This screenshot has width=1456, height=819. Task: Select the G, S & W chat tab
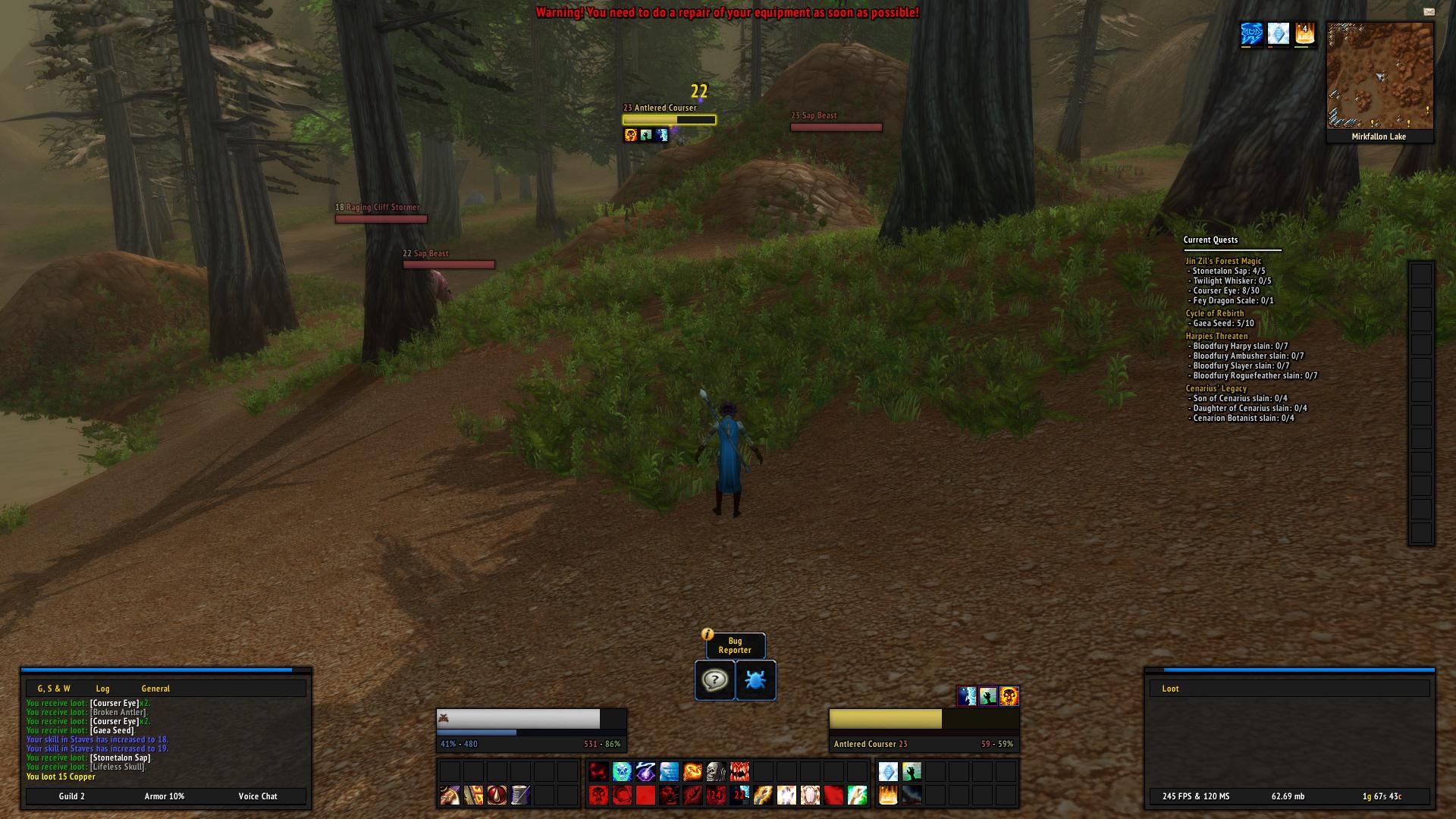(x=54, y=689)
